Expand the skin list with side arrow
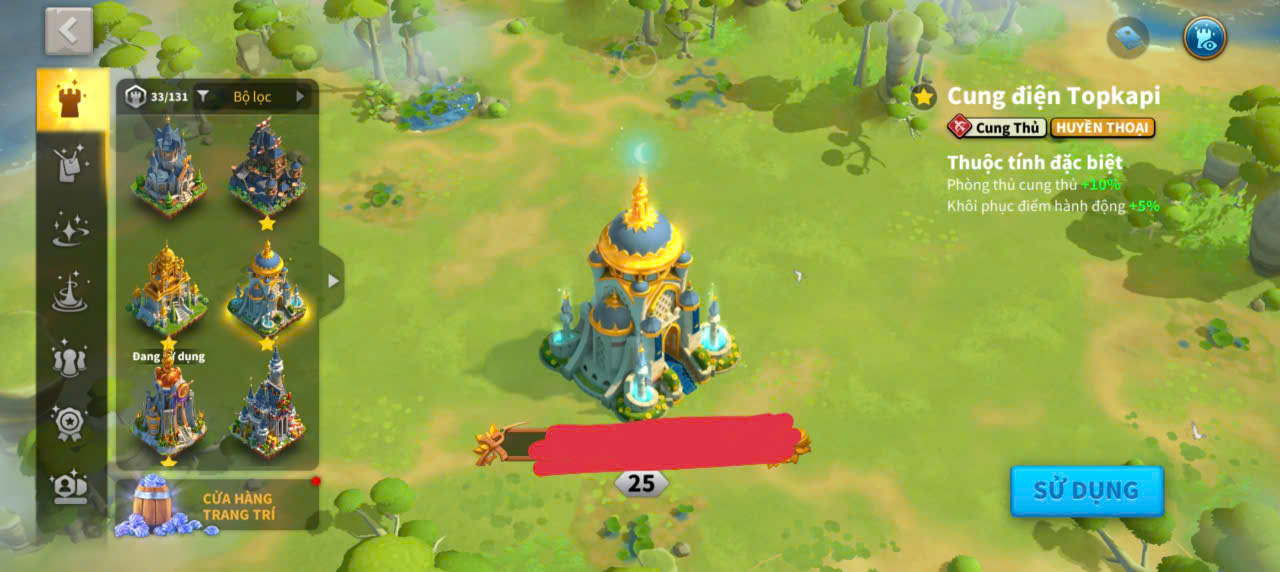Viewport: 1280px width, 572px height. pyautogui.click(x=333, y=281)
